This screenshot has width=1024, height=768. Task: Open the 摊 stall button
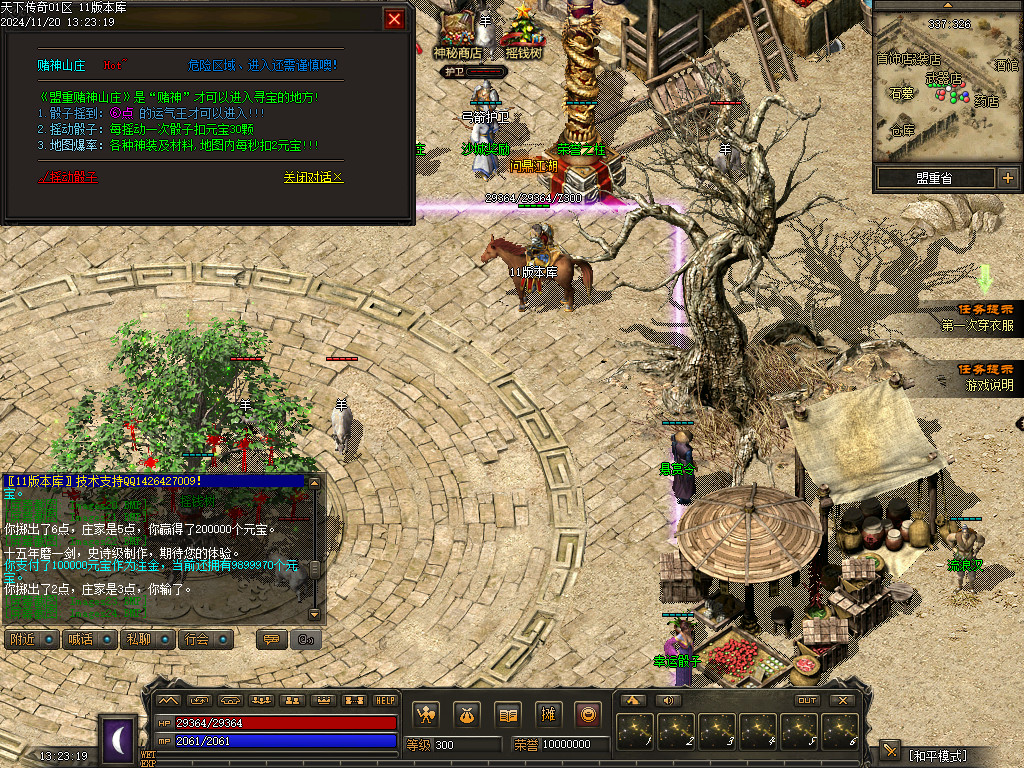(x=548, y=715)
